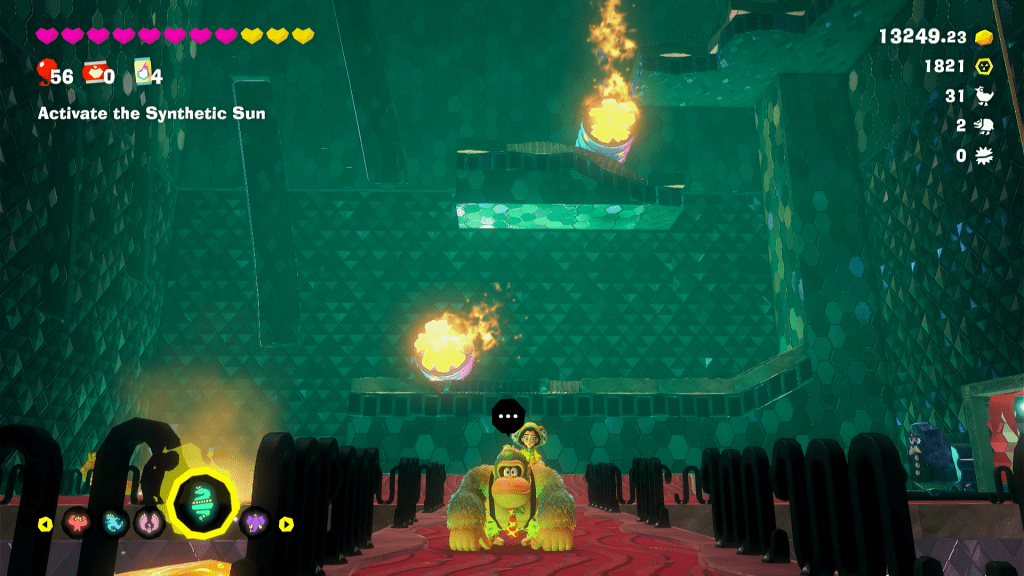Select the green Snake Bananza icon
The width and height of the screenshot is (1024, 576).
[204, 504]
